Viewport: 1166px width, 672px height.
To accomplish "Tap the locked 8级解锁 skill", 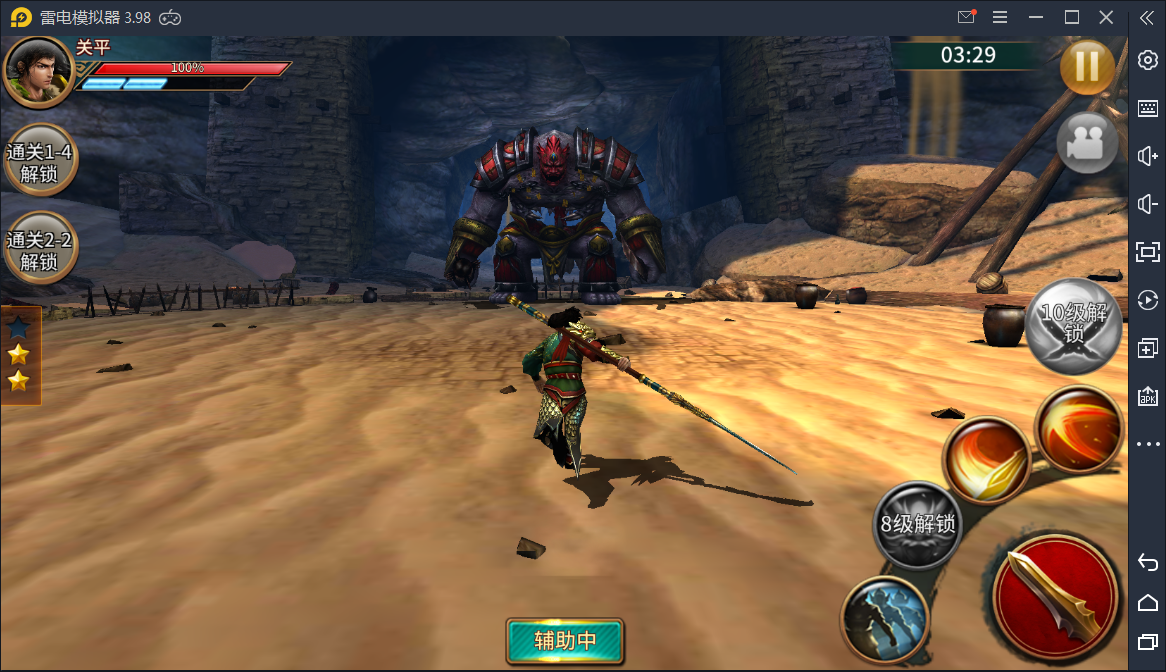I will [x=917, y=523].
